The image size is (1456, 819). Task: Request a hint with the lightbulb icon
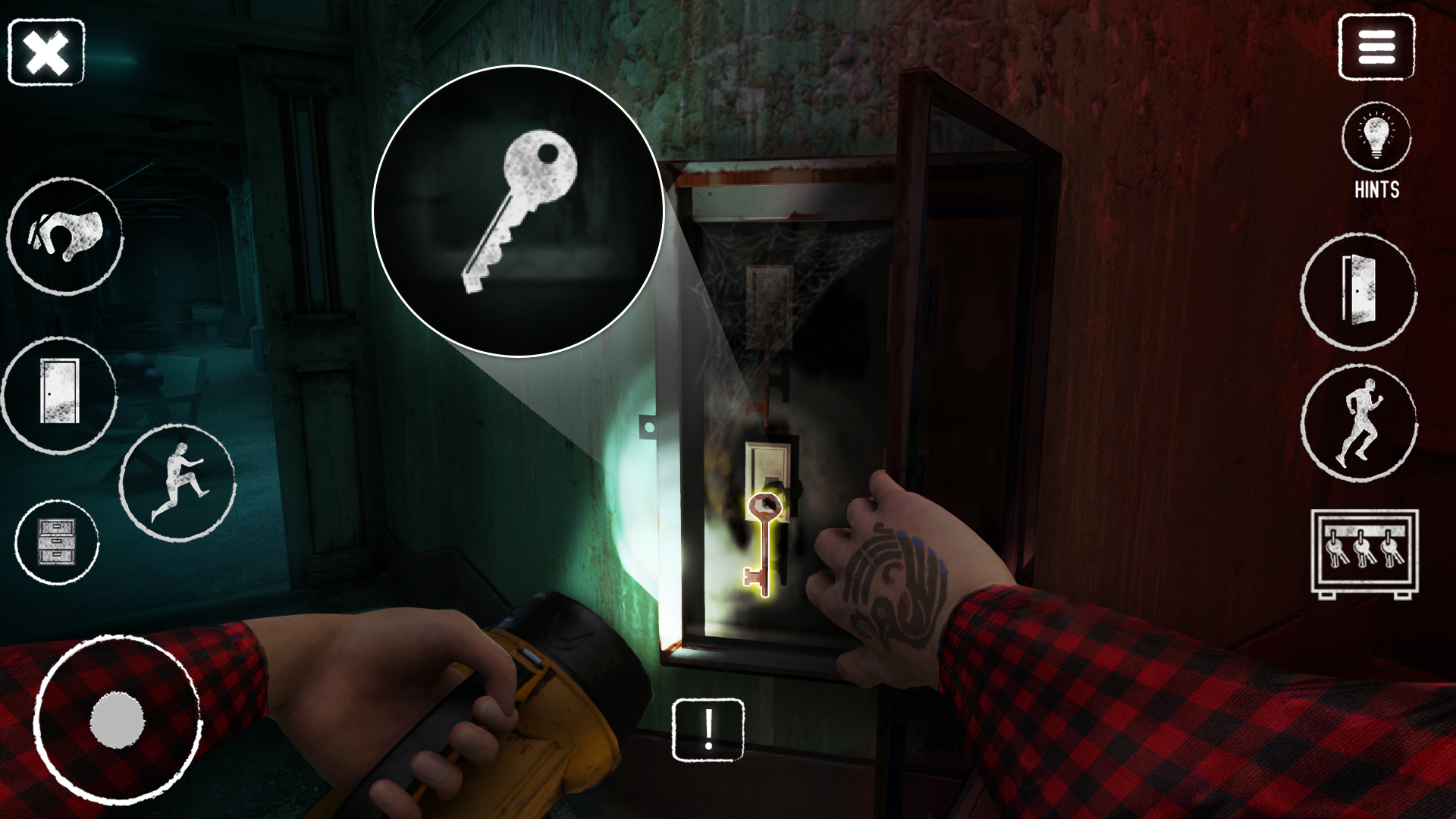click(x=1376, y=136)
